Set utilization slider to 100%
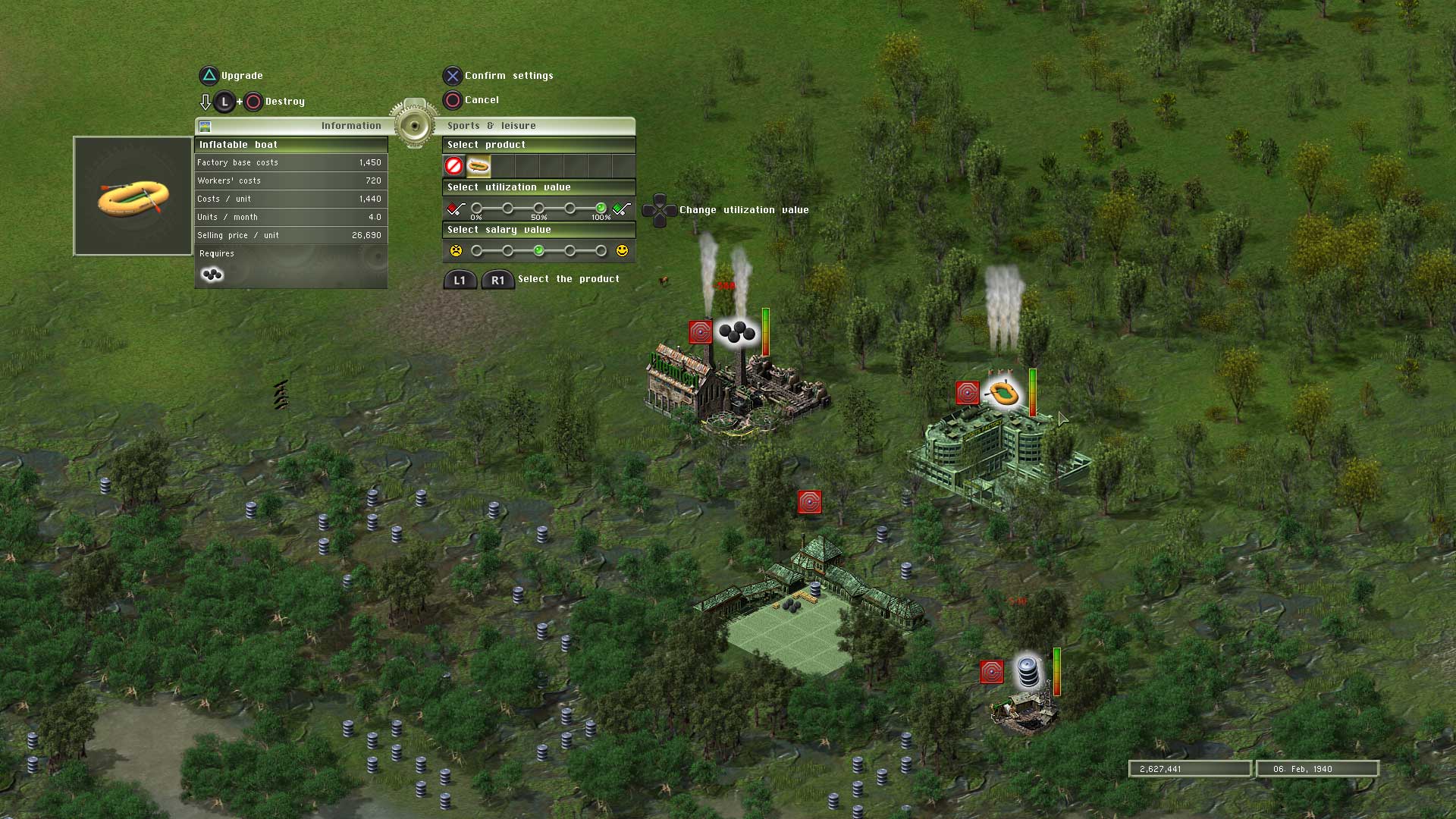 tap(601, 208)
